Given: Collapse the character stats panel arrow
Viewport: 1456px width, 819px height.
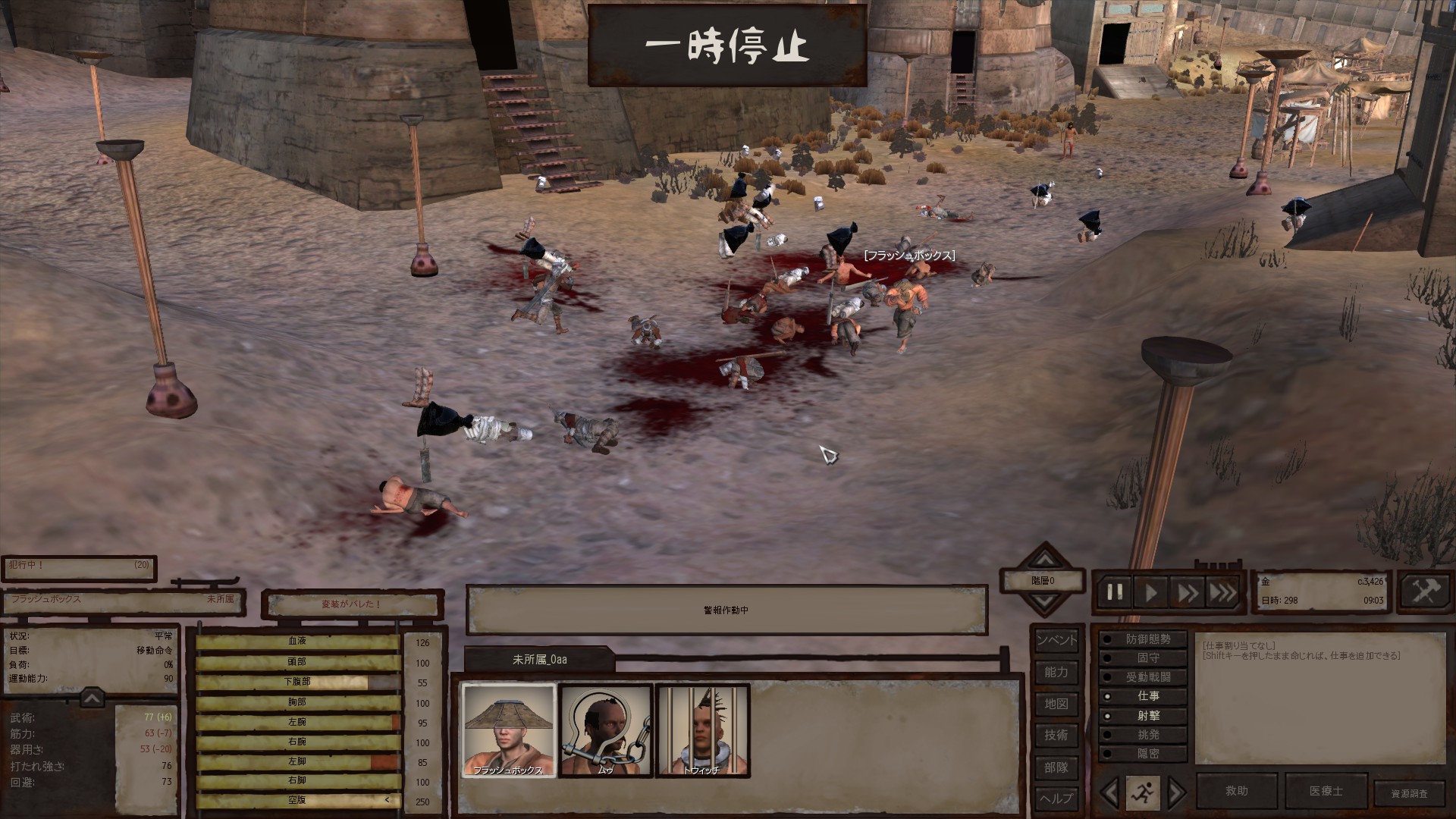Looking at the screenshot, I should (x=91, y=698).
